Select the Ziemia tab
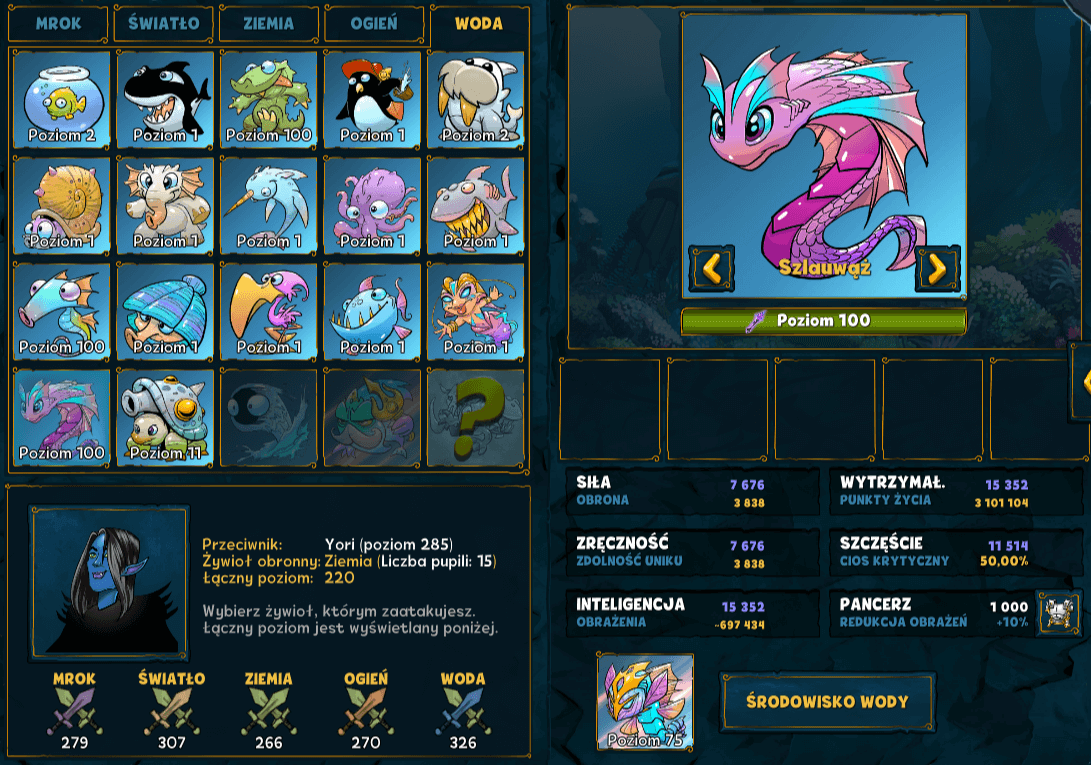The image size is (1091, 765). (268, 23)
